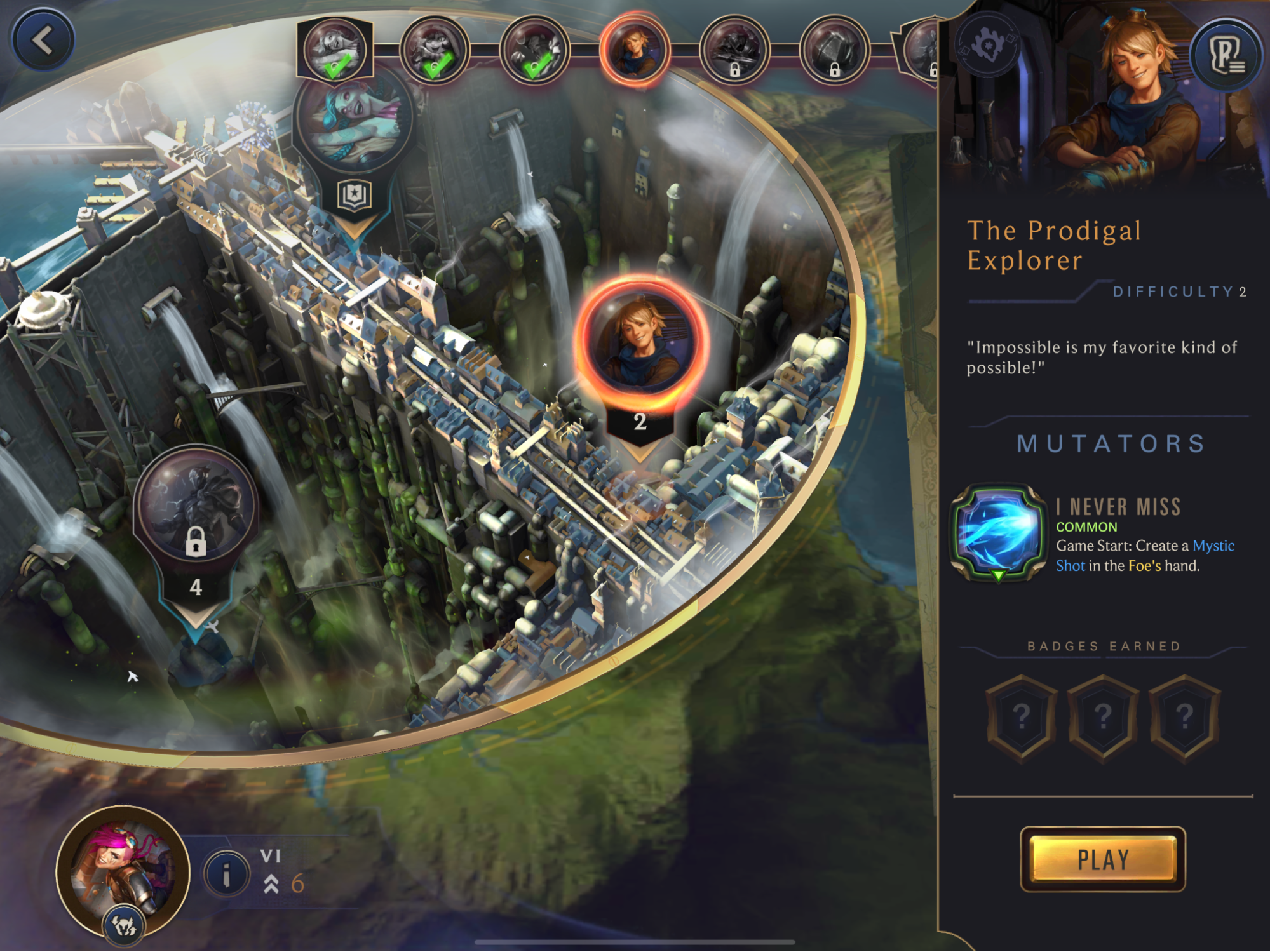Open the deck list icon
This screenshot has height=952, width=1270.
(1226, 54)
